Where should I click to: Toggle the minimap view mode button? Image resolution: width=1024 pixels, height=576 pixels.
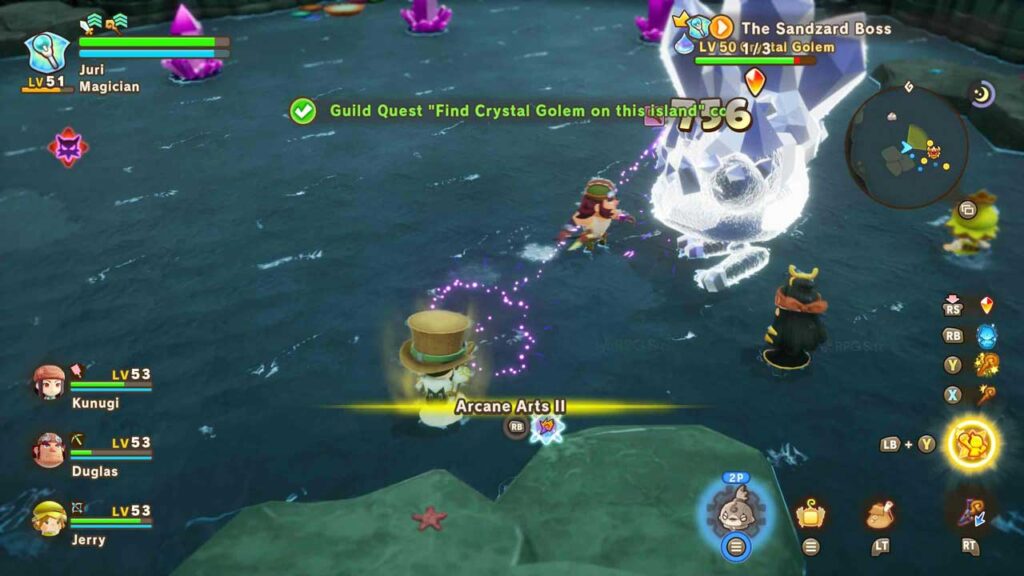point(967,210)
